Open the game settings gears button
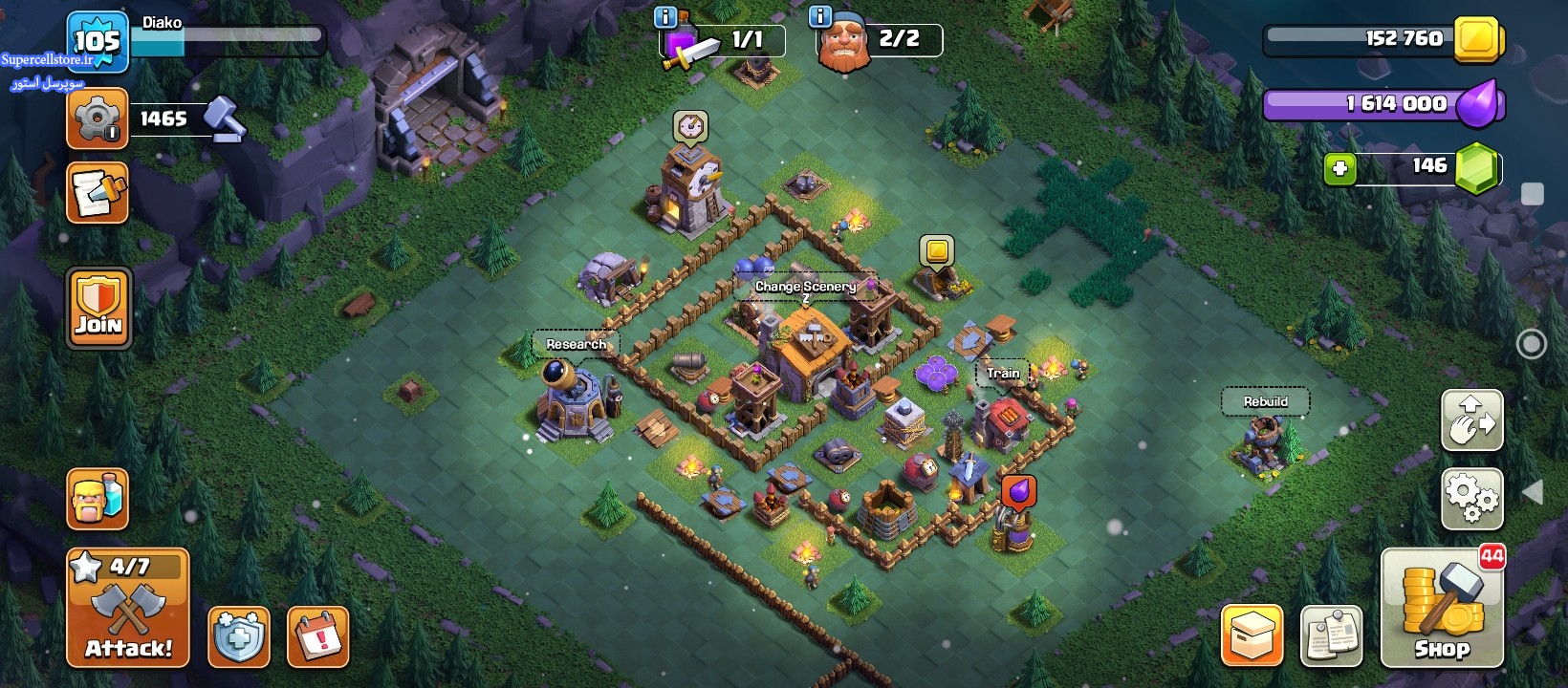This screenshot has width=1568, height=688. [x=1471, y=499]
